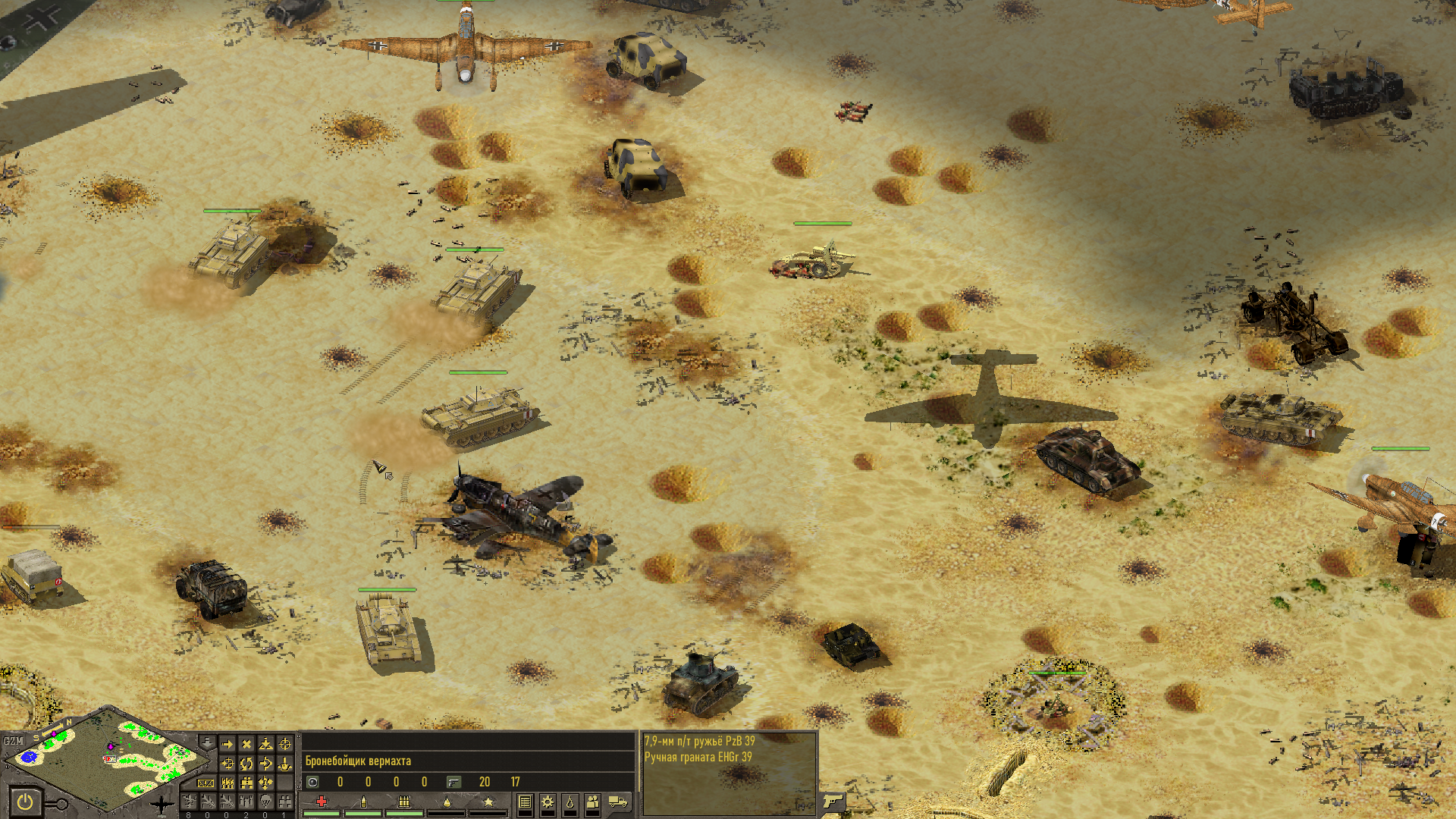Click the GZM logo label
This screenshot has width=1456, height=819.
(14, 741)
